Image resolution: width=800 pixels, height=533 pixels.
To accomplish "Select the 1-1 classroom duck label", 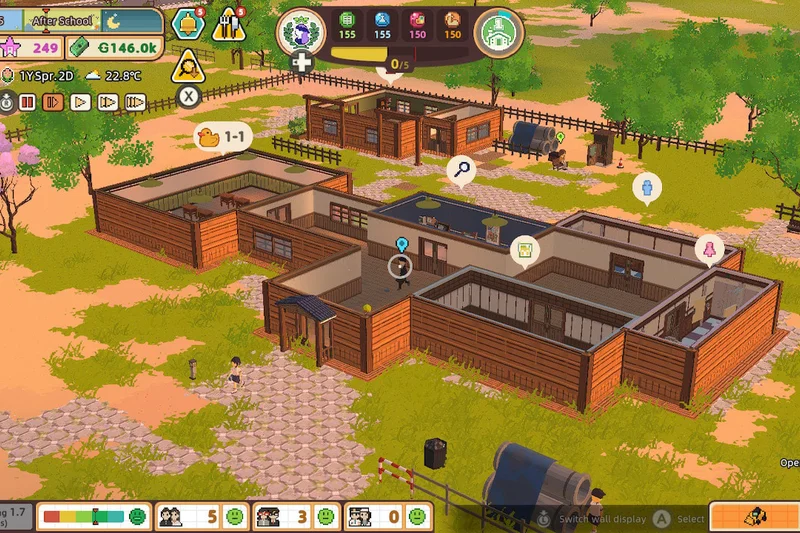I will 223,138.
